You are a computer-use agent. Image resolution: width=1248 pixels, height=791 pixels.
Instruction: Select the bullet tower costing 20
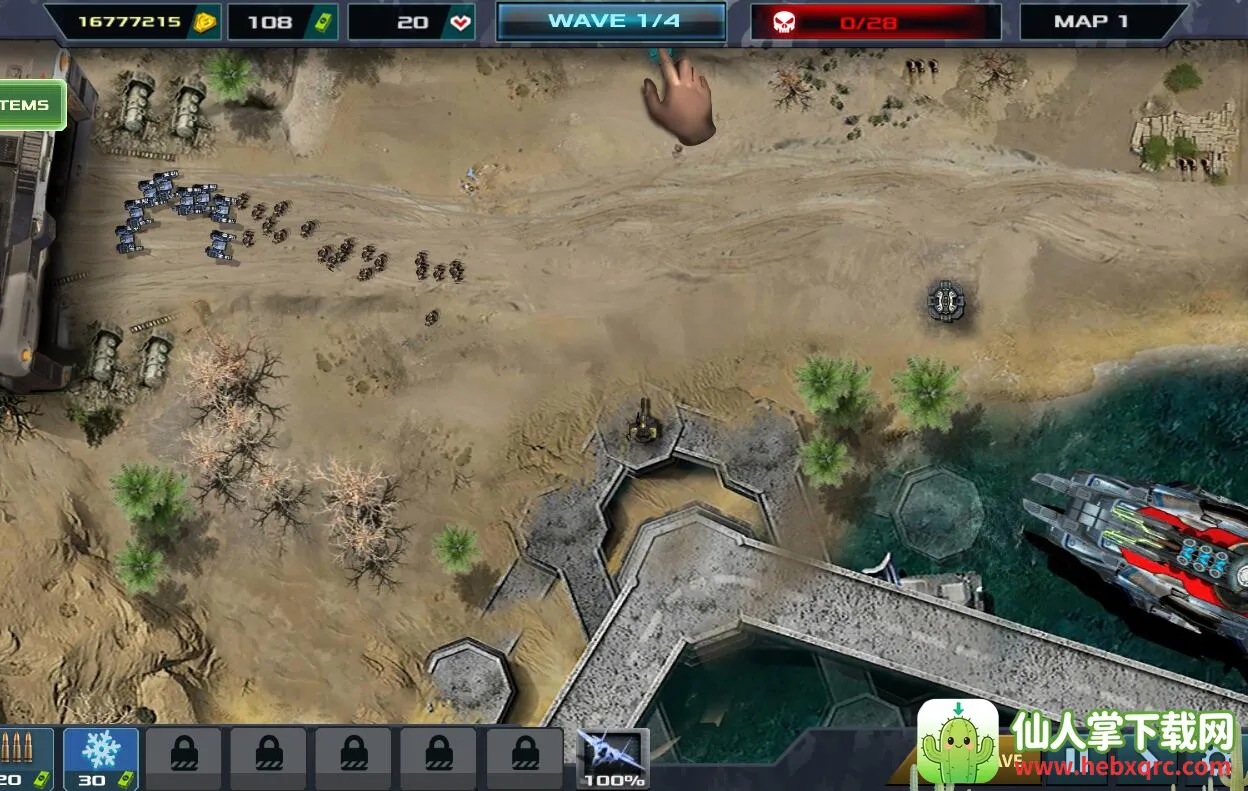[x=20, y=758]
